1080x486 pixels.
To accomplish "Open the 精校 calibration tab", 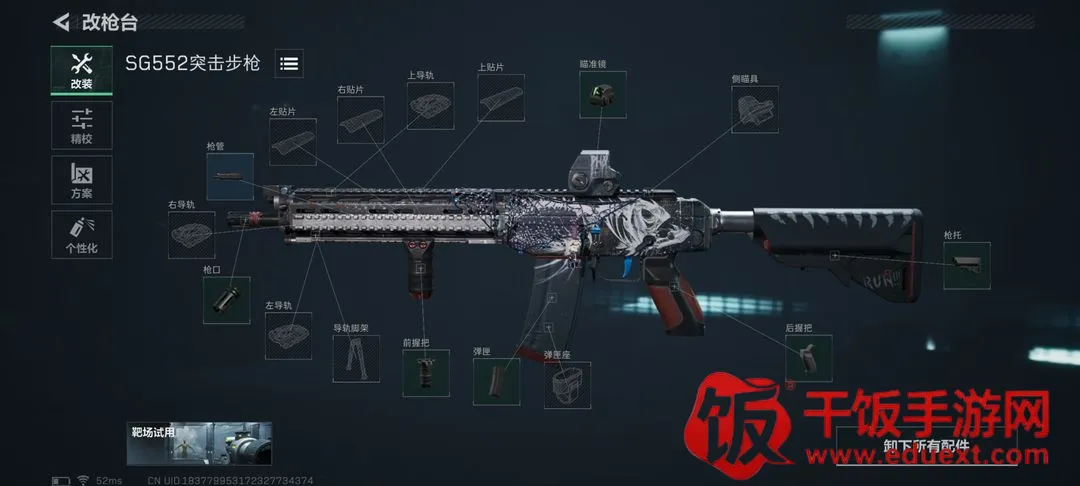I will pos(81,125).
